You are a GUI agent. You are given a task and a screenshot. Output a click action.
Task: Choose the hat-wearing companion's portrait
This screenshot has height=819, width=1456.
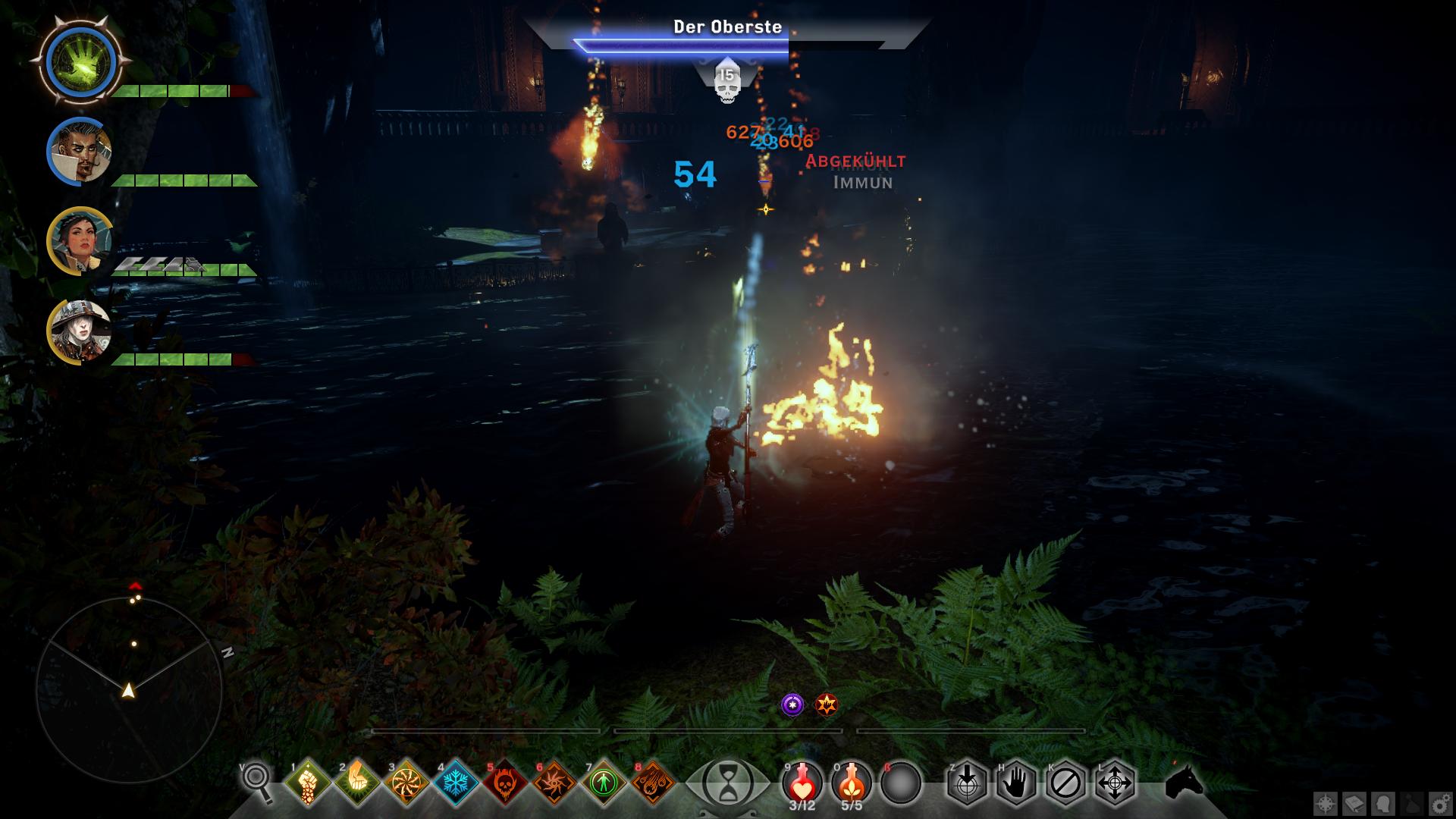click(x=80, y=331)
